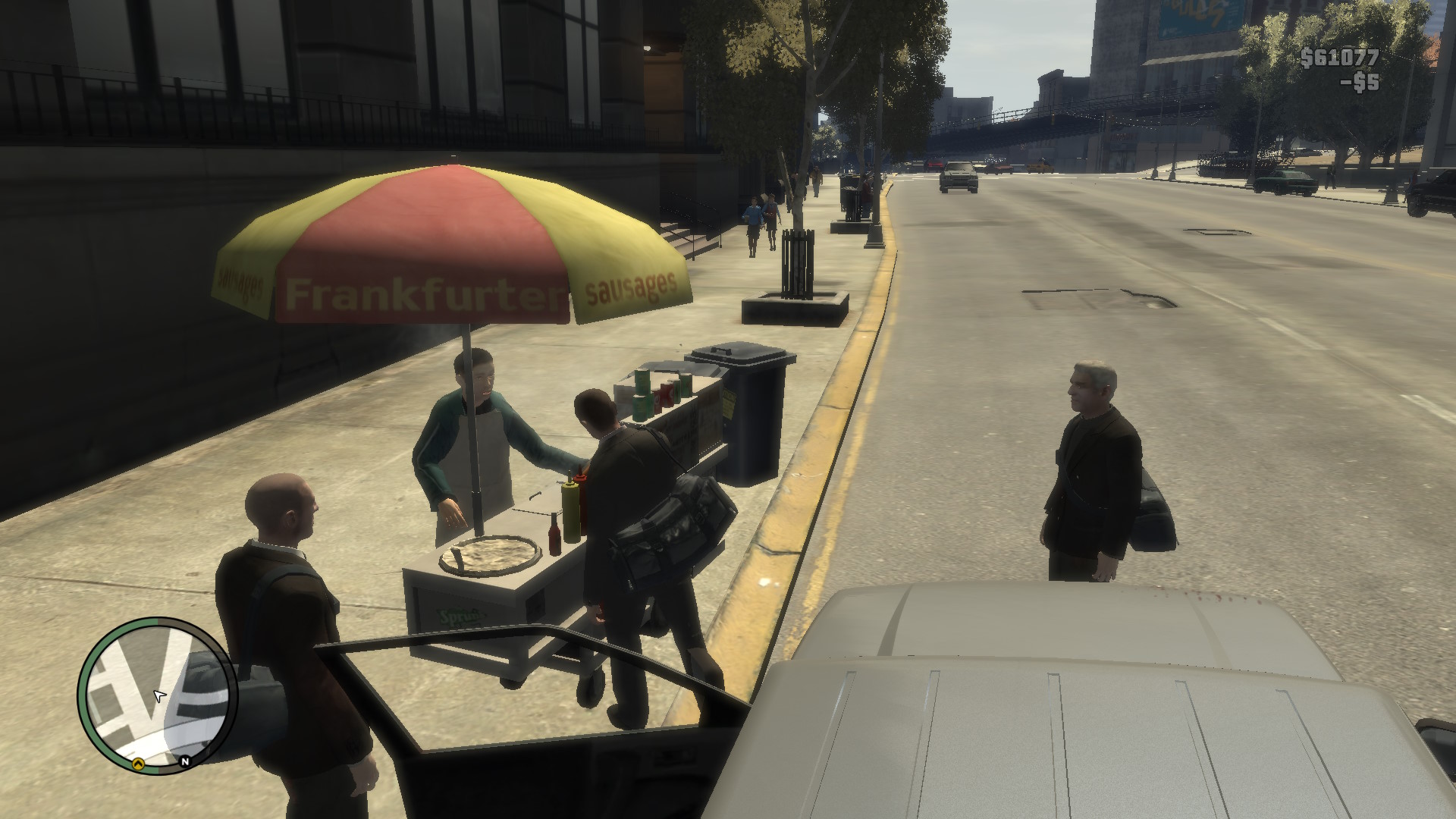Screen dimensions: 1456x819
Task: Click the $61077 money counter
Action: (x=1341, y=57)
